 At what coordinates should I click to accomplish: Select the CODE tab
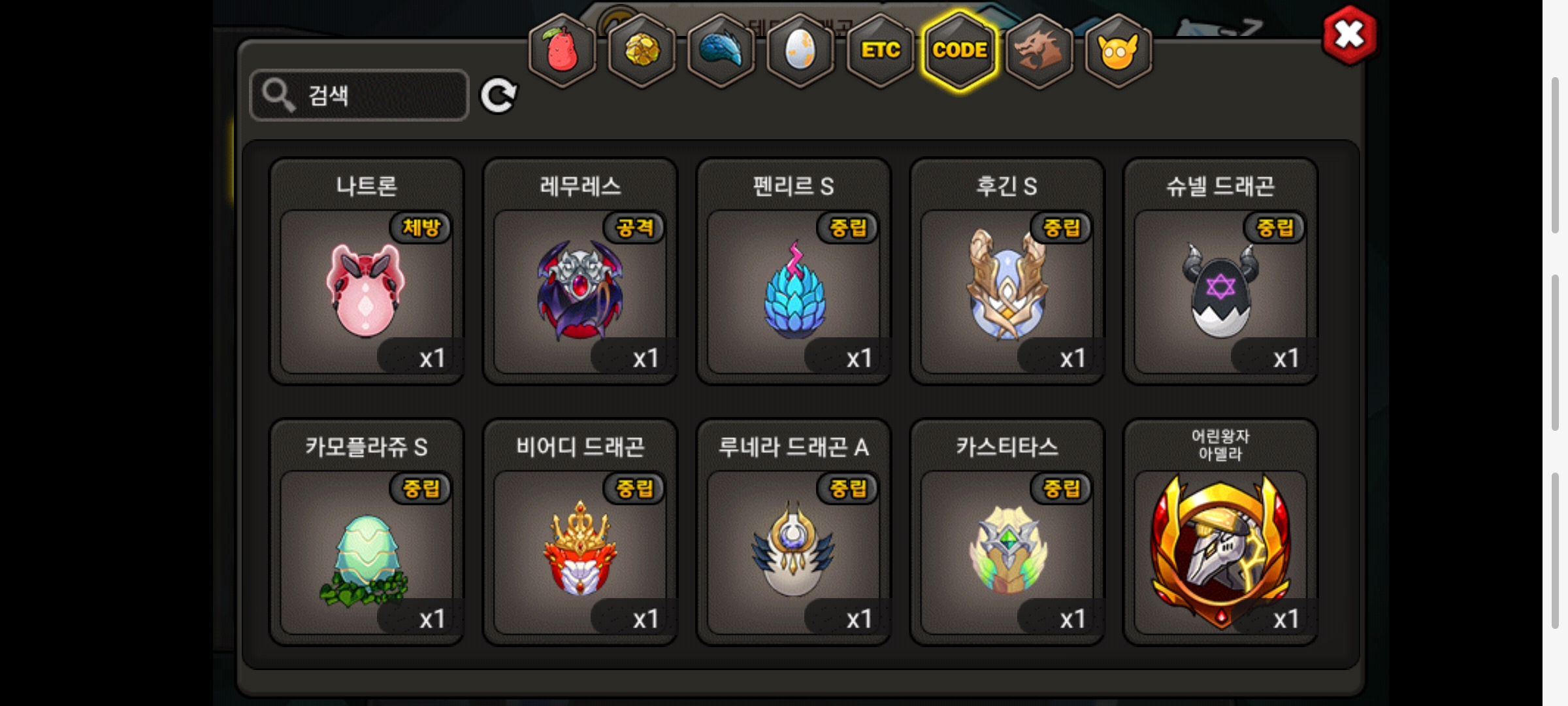coord(960,51)
